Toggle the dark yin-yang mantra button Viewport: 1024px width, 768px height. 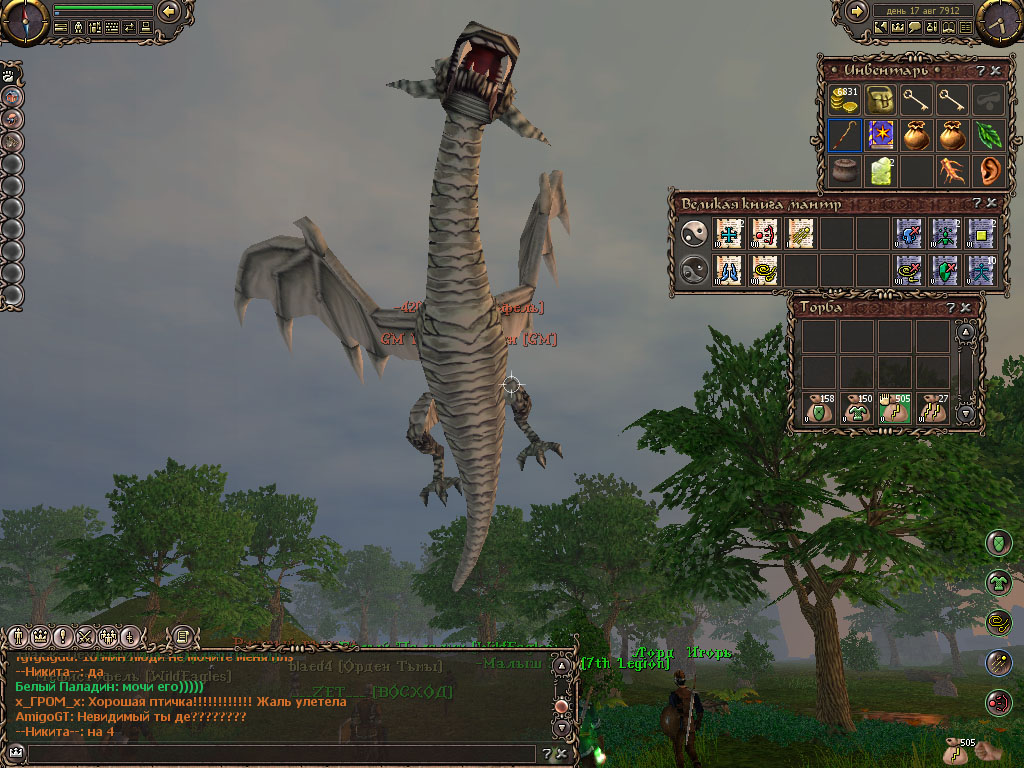coord(692,270)
